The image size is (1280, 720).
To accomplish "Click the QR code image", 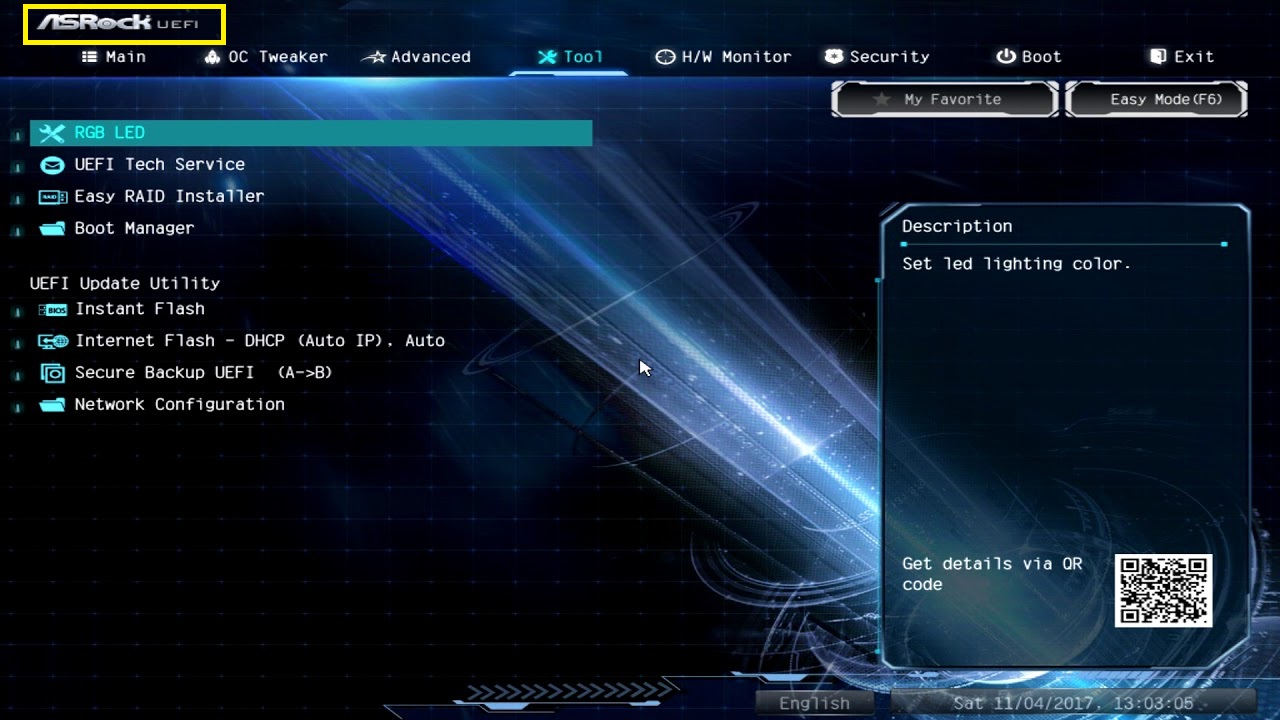I will [x=1163, y=590].
